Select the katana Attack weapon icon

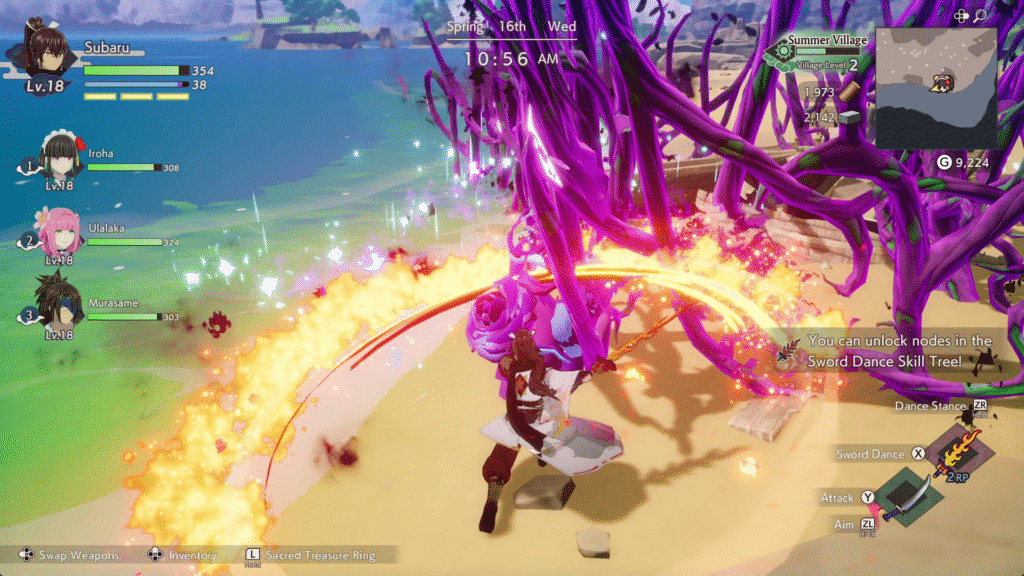click(x=909, y=497)
